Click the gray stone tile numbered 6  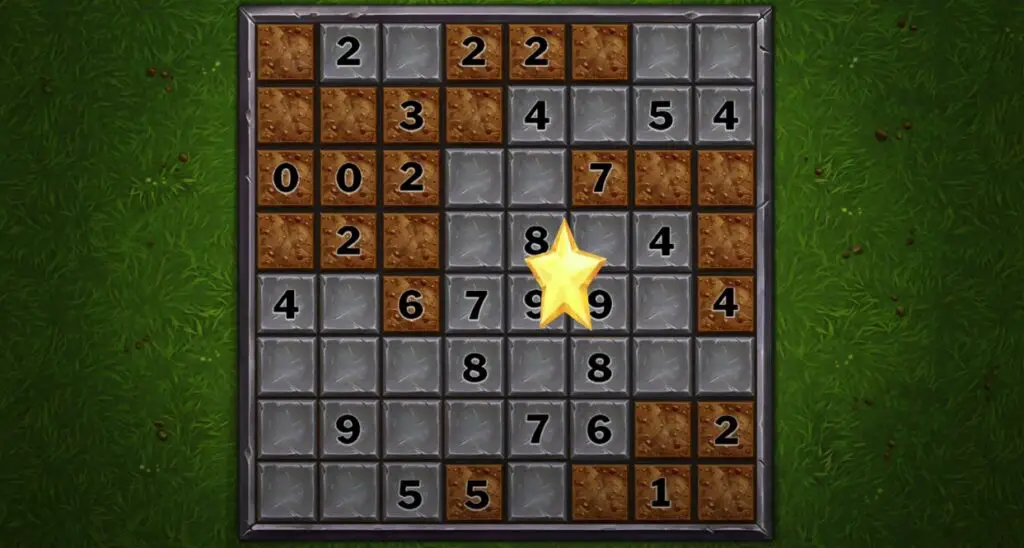click(x=599, y=429)
